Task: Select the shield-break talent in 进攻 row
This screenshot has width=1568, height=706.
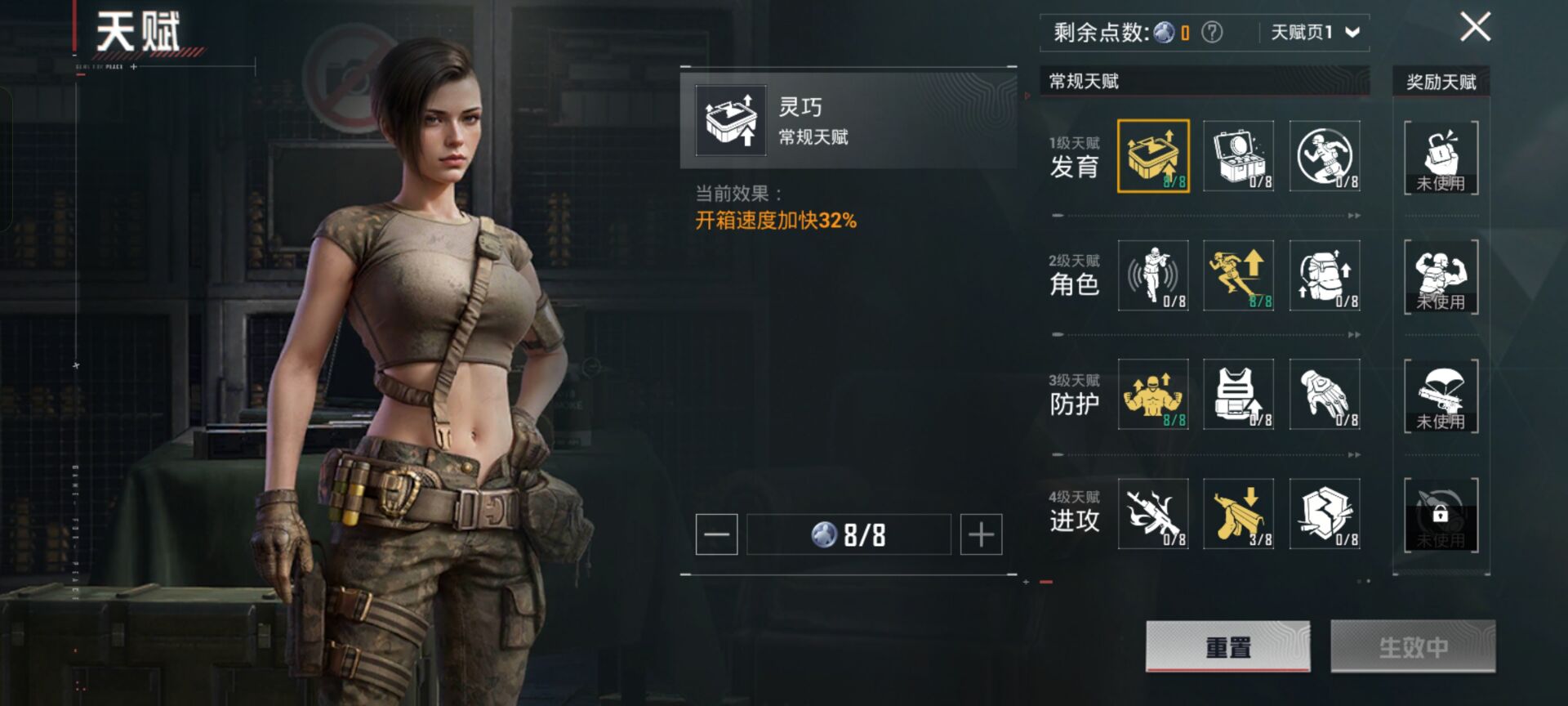Action: click(x=1324, y=515)
